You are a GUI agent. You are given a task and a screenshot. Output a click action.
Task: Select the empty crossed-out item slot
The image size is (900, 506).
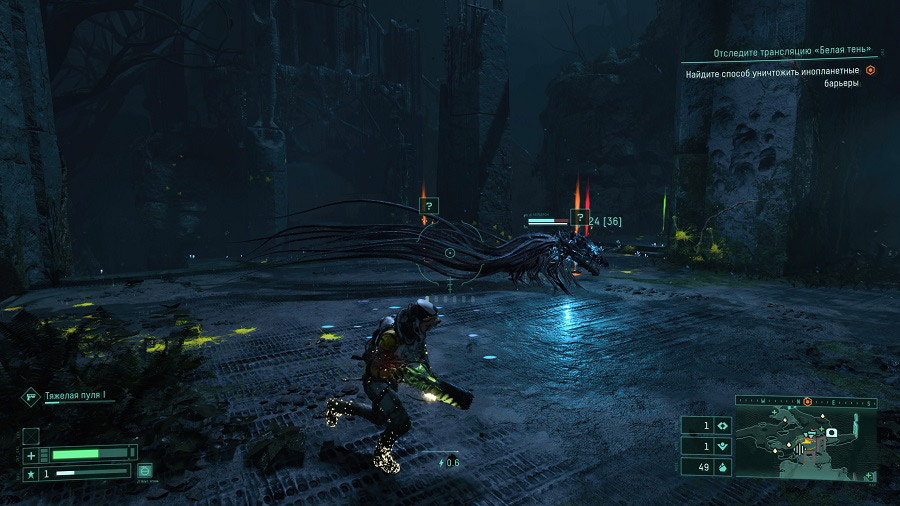pyautogui.click(x=31, y=436)
